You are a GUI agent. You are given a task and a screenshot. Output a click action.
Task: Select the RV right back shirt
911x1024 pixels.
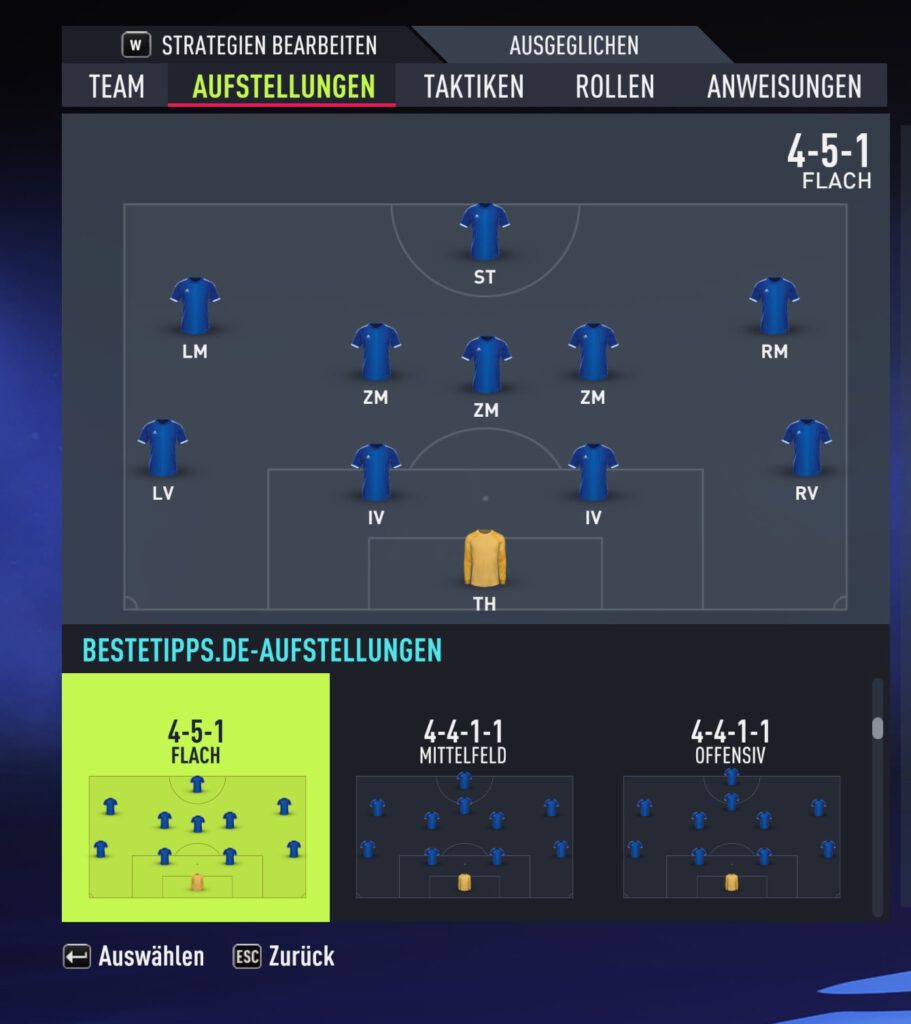(x=806, y=447)
